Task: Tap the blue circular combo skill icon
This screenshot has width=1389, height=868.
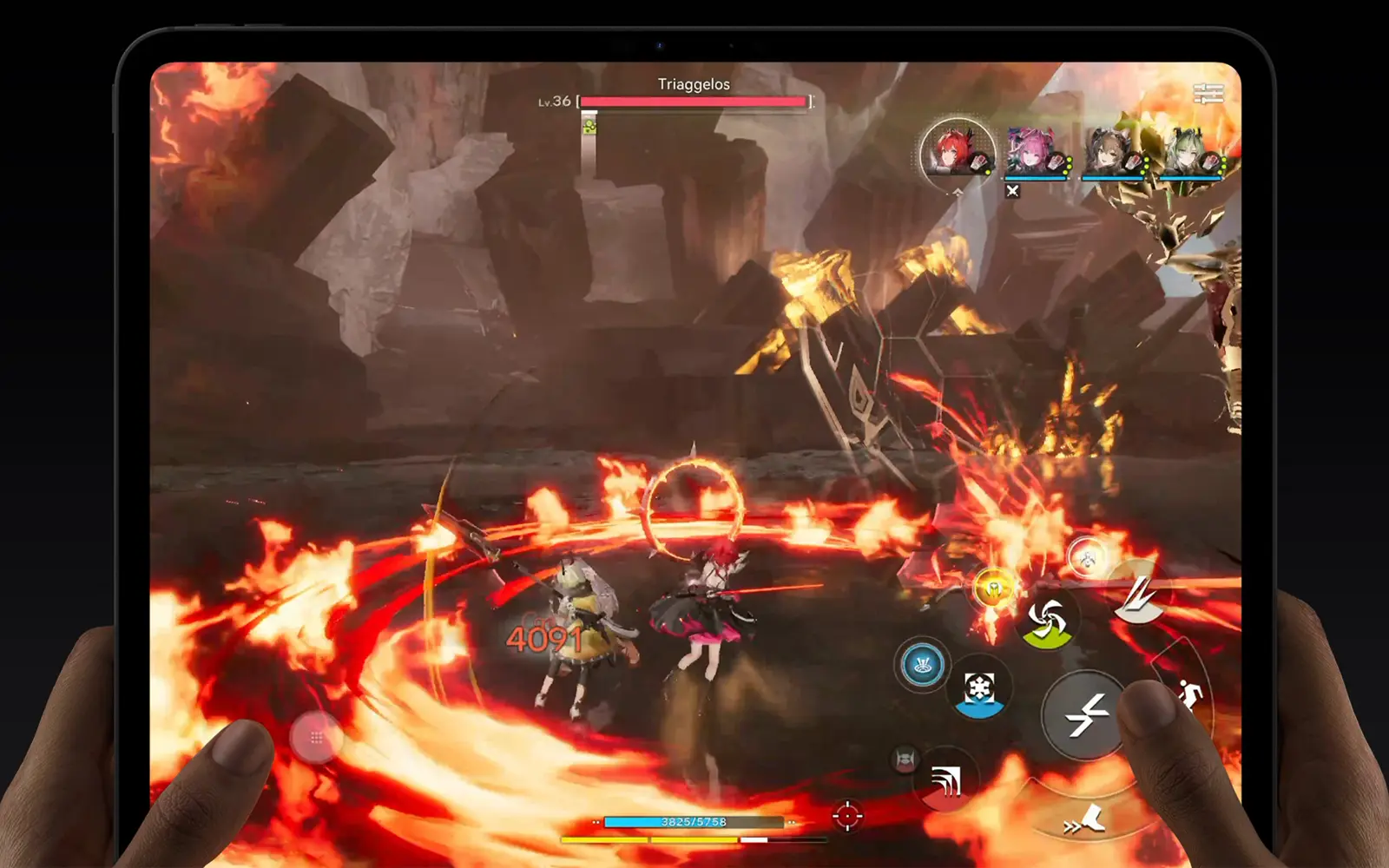Action: (922, 666)
